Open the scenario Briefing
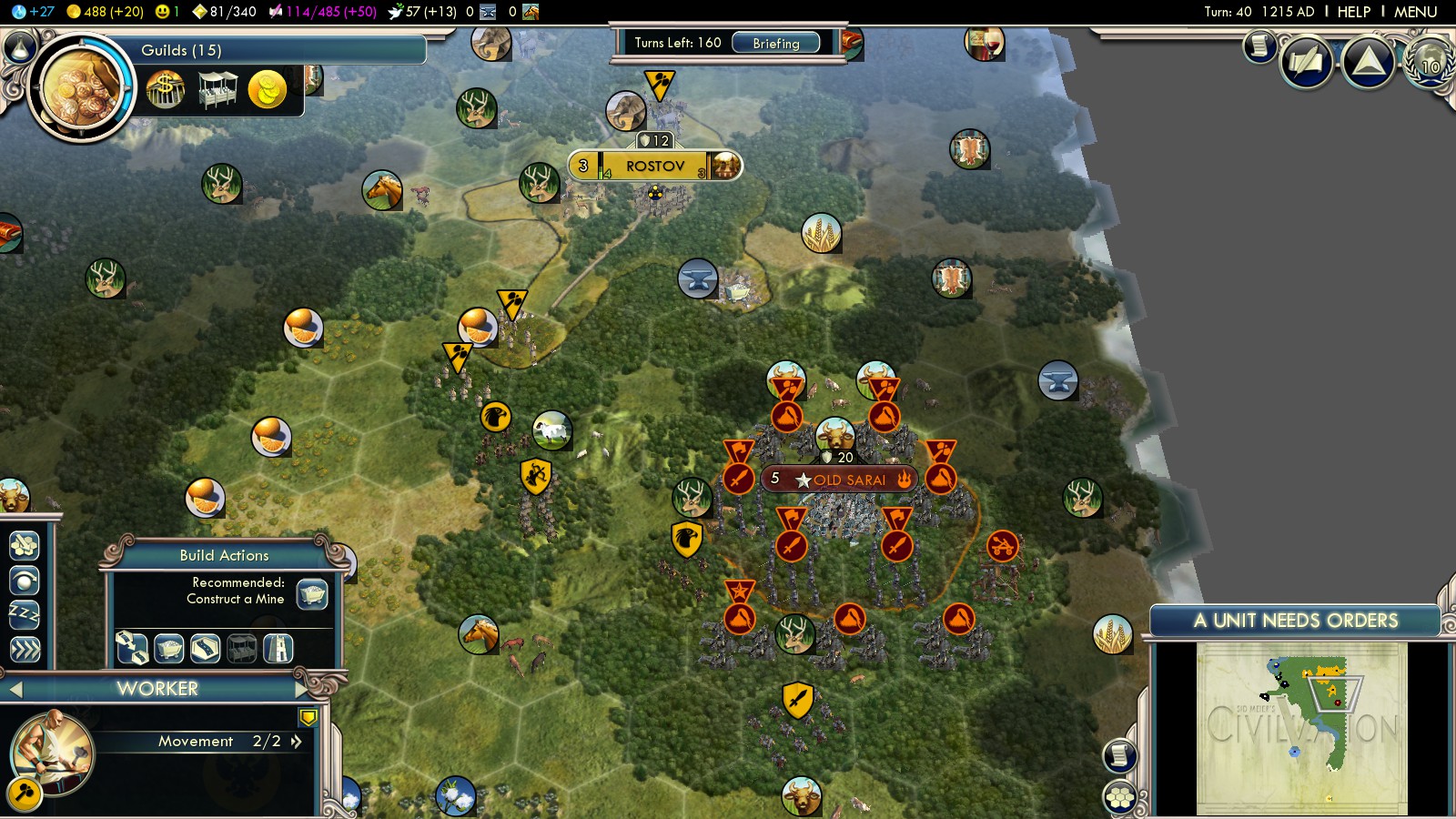The width and height of the screenshot is (1456, 819). pyautogui.click(x=775, y=43)
